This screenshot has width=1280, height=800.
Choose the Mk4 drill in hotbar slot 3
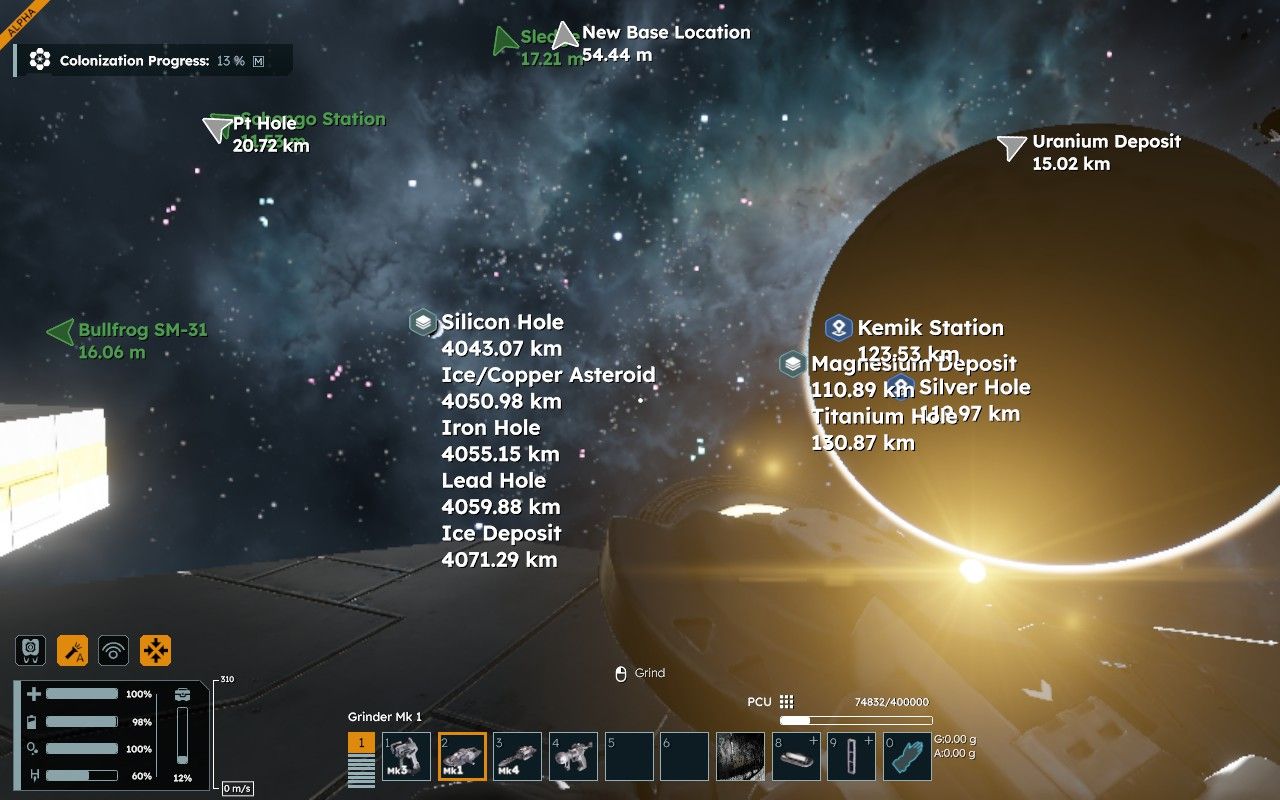(x=518, y=757)
